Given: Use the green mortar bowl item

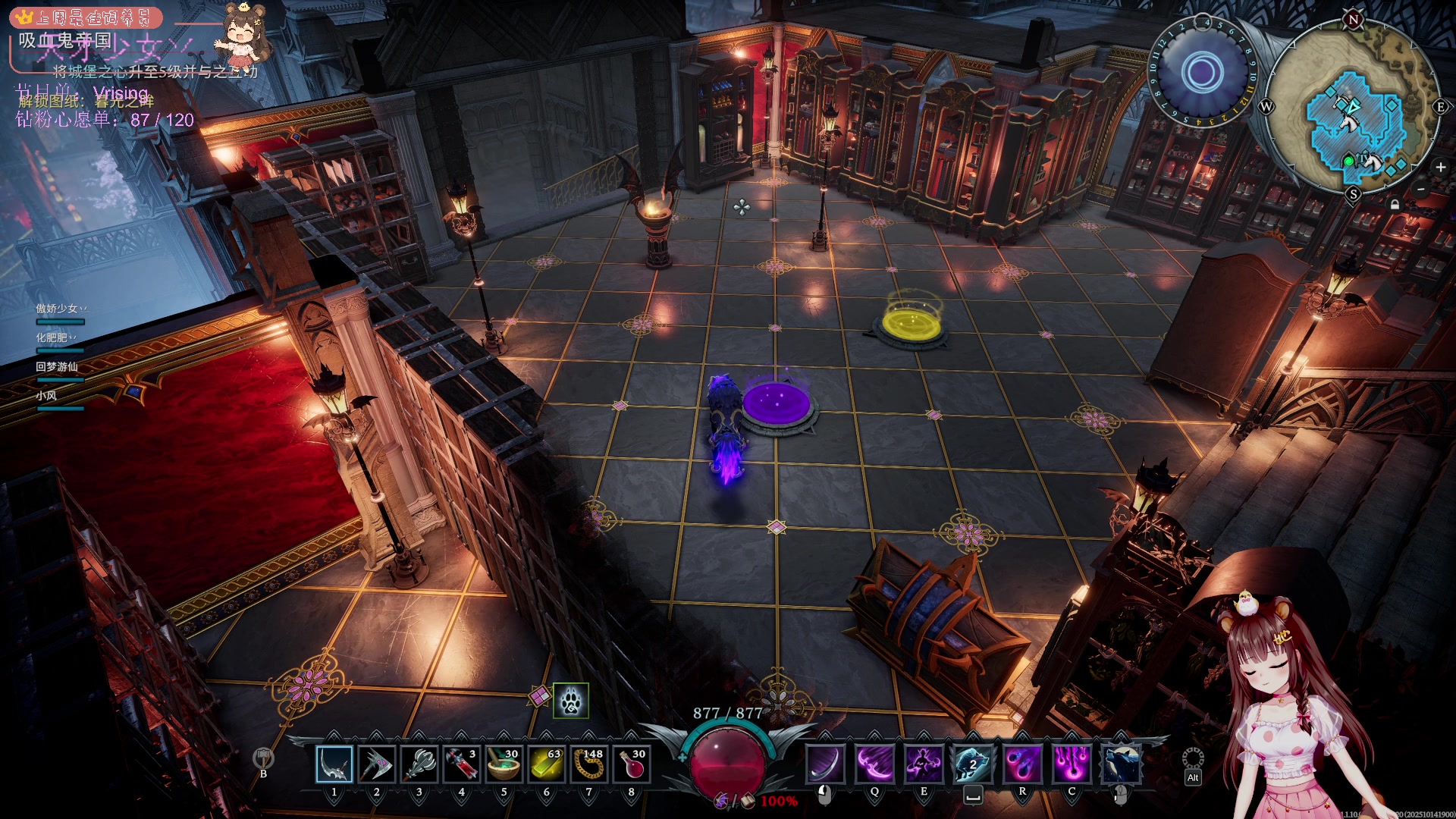Looking at the screenshot, I should click(x=504, y=764).
